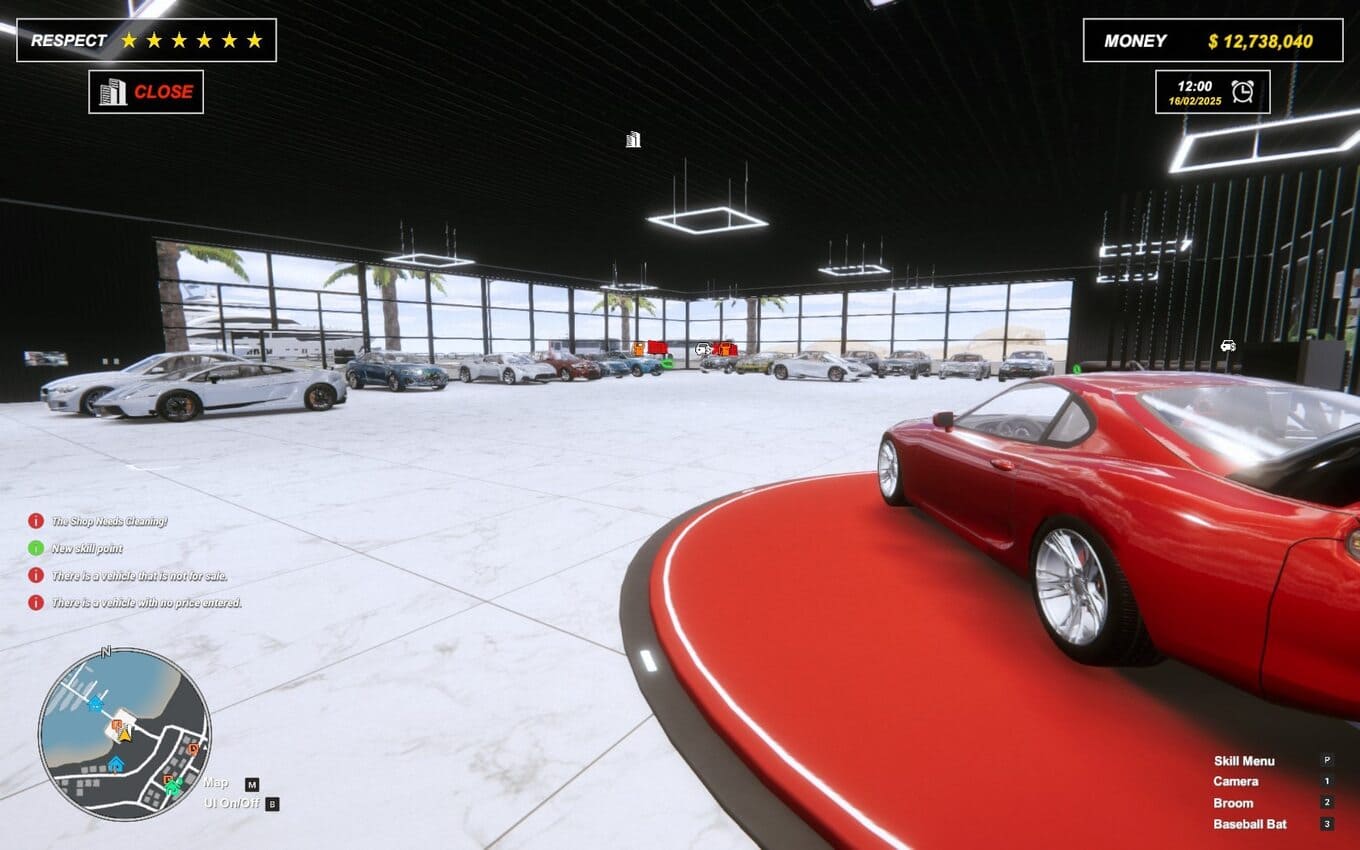The height and width of the screenshot is (850, 1360).
Task: Click the Map label beside the minimap
Action: 216,783
